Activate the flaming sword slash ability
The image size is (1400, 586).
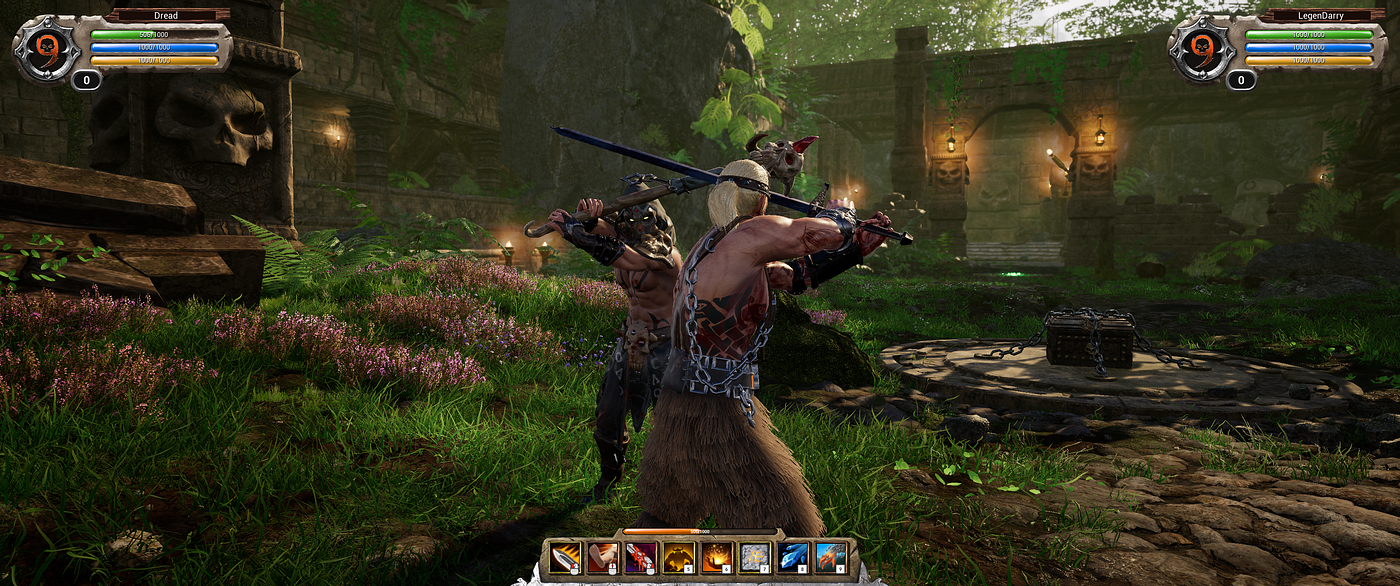point(565,557)
